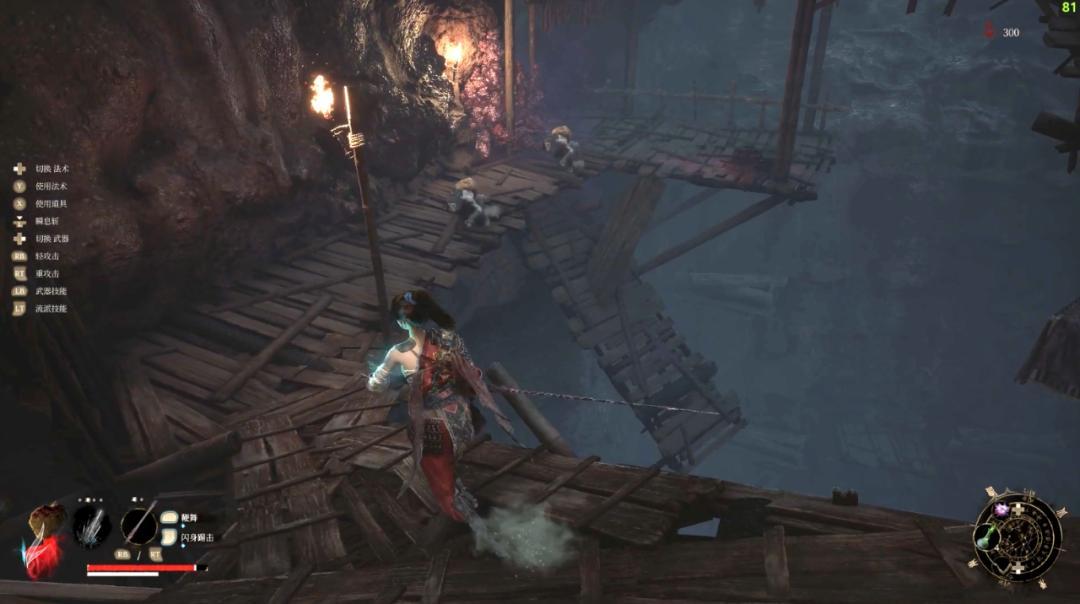
Task: Click the red and gold character emblem
Action: pos(43,540)
